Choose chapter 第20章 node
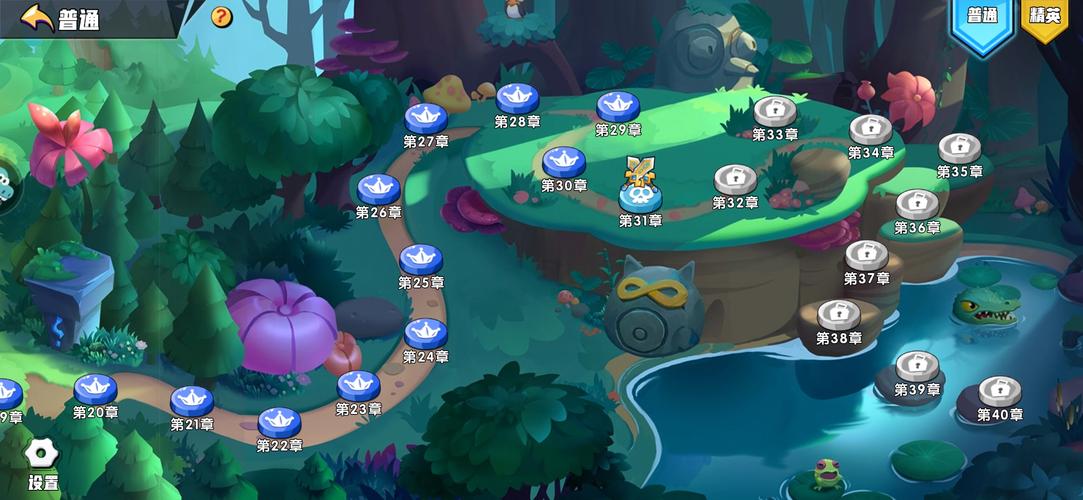Image resolution: width=1083 pixels, height=500 pixels. point(96,388)
